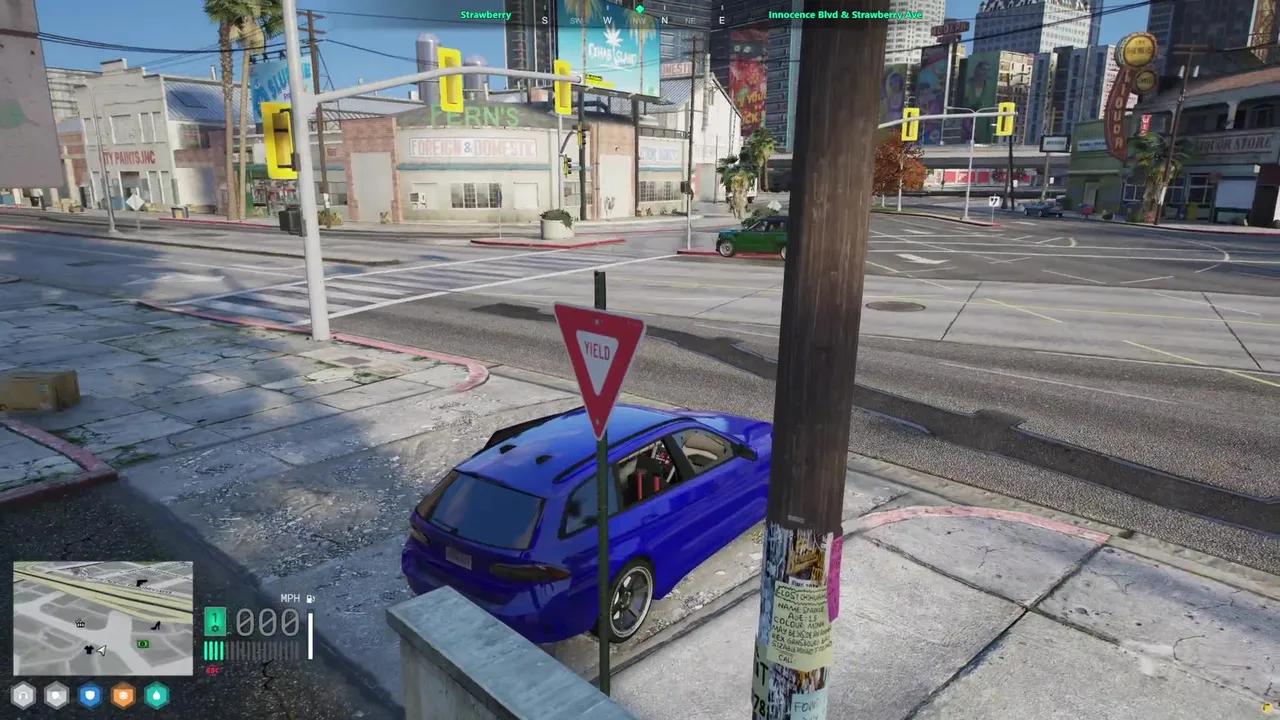Select the gun shop marker on minimap
Viewport: 1280px width, 720px height.
click(141, 581)
